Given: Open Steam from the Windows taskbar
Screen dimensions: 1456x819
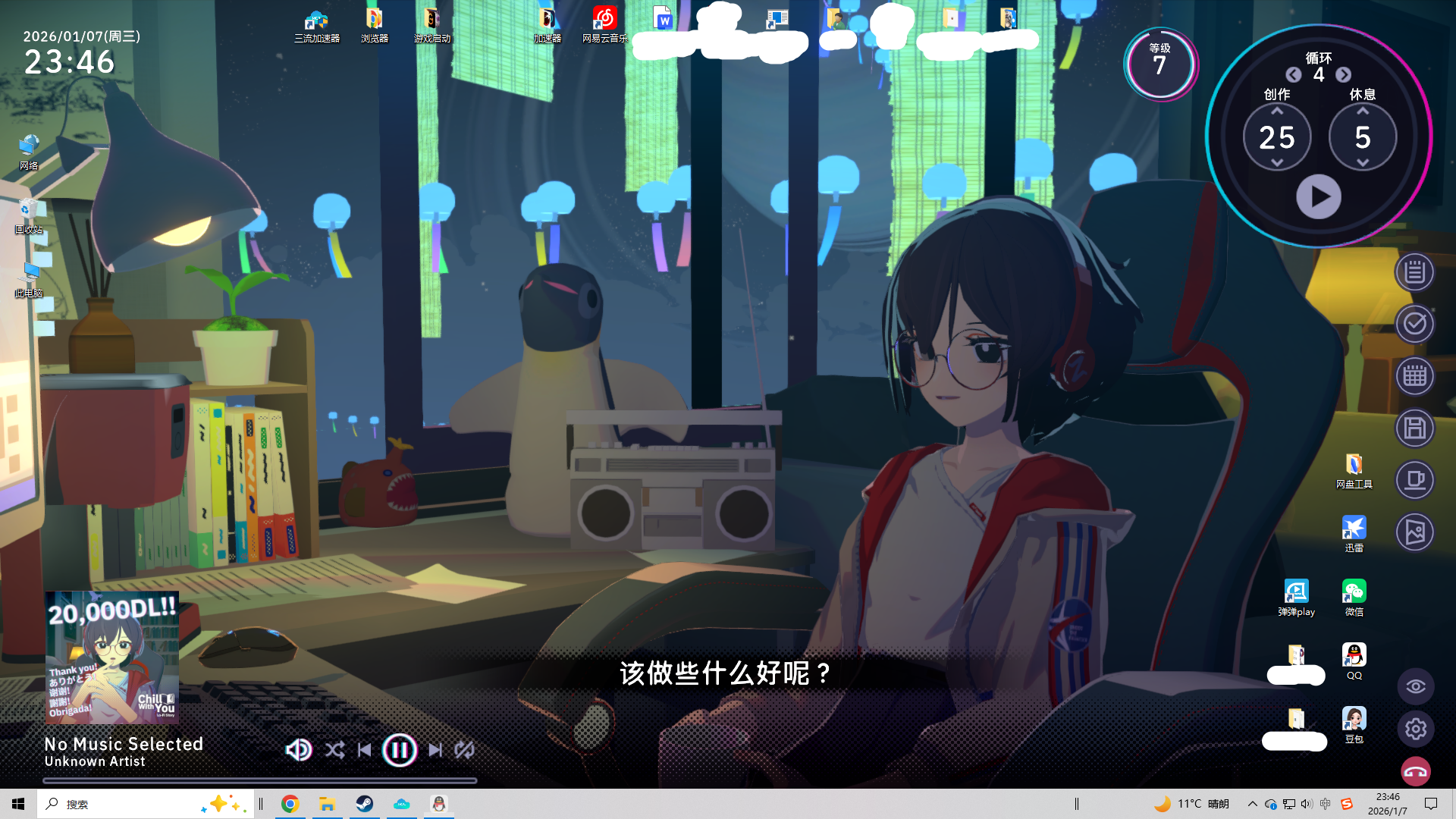Looking at the screenshot, I should tap(365, 804).
